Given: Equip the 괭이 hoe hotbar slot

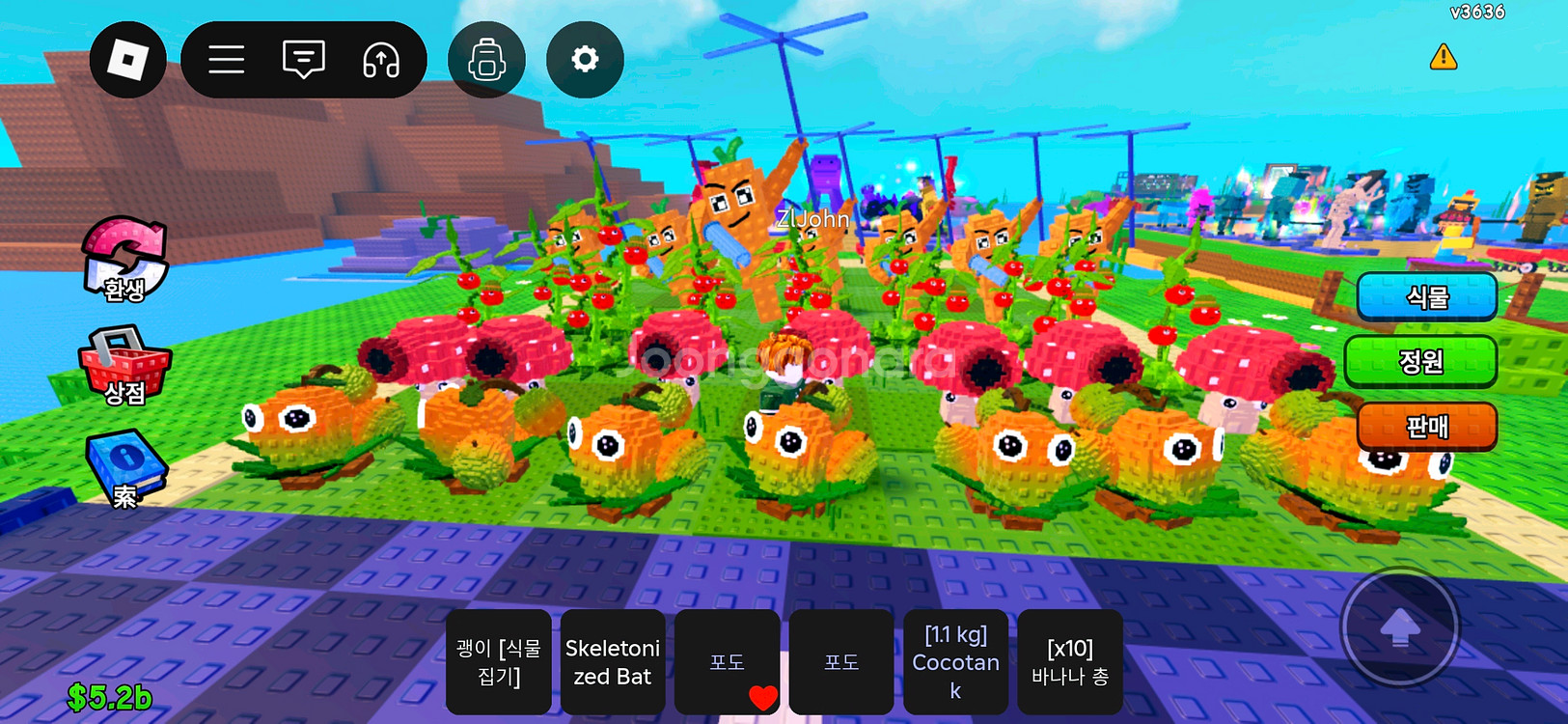Looking at the screenshot, I should point(499,662).
